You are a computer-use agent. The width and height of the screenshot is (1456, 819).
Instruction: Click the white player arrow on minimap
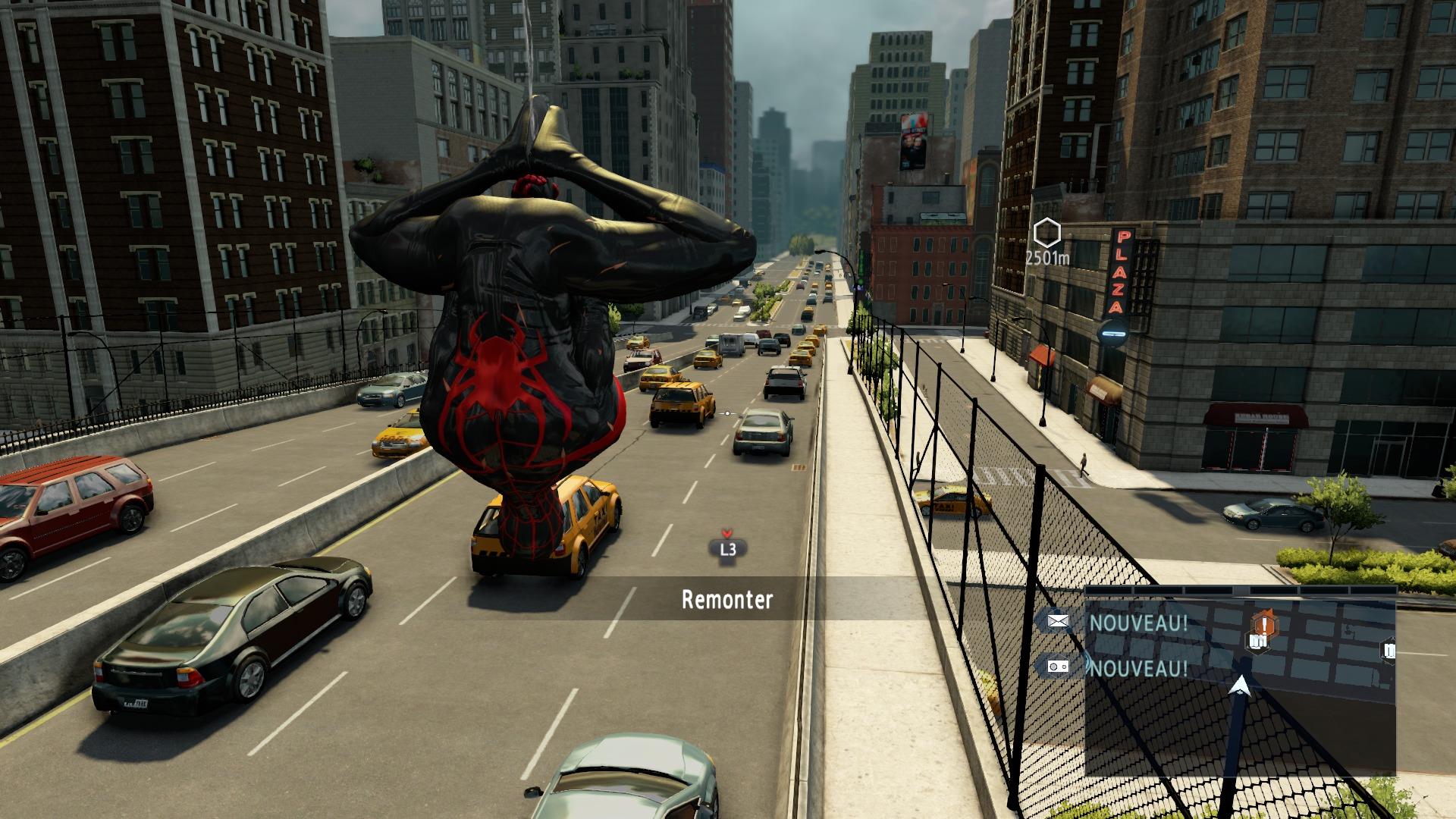point(1240,686)
